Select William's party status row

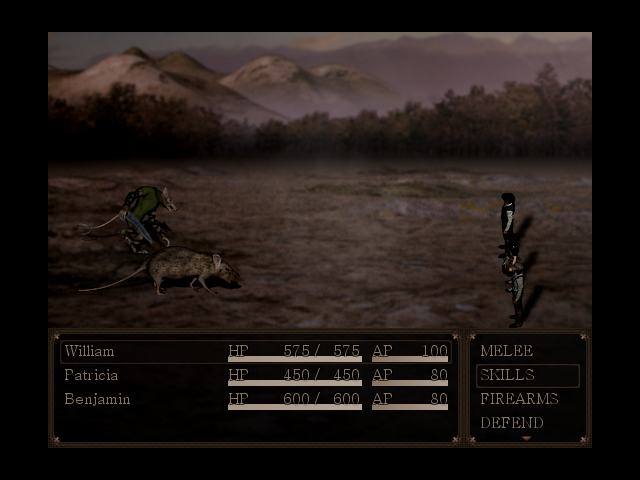(x=255, y=351)
